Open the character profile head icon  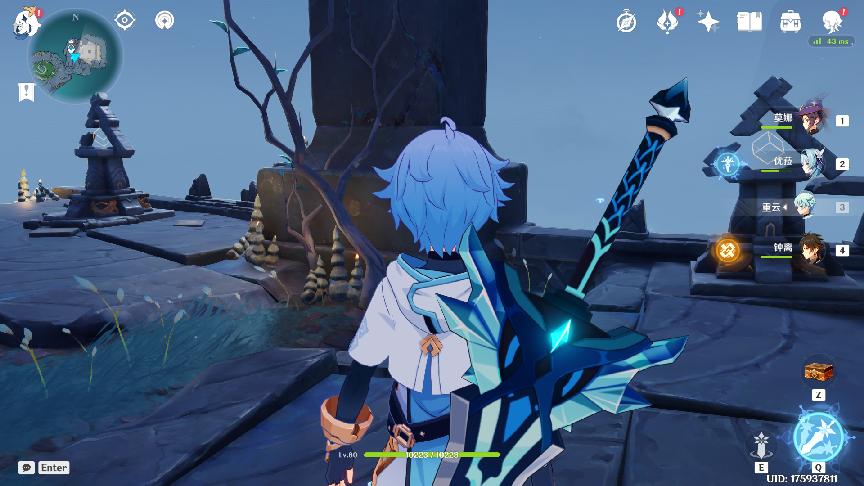[831, 21]
